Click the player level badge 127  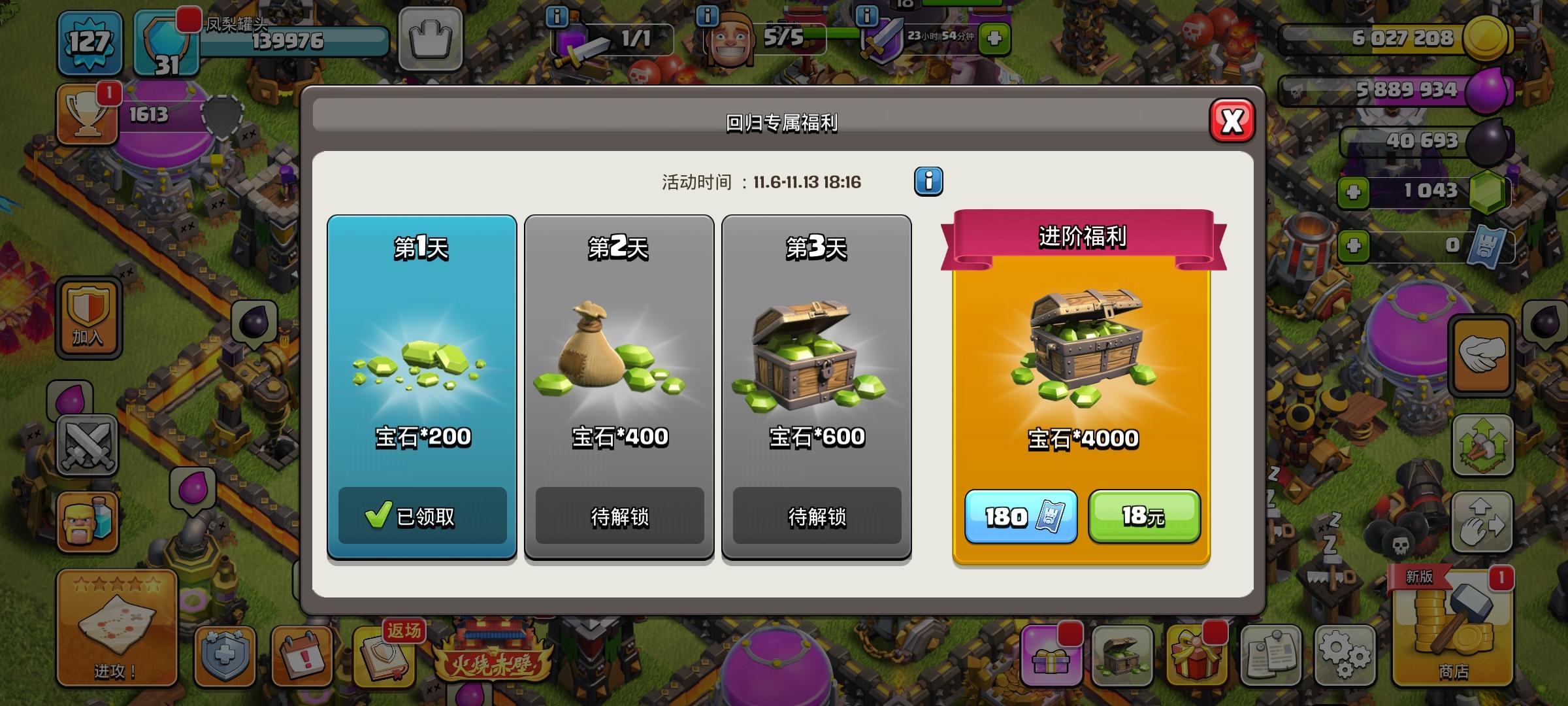tap(90, 42)
